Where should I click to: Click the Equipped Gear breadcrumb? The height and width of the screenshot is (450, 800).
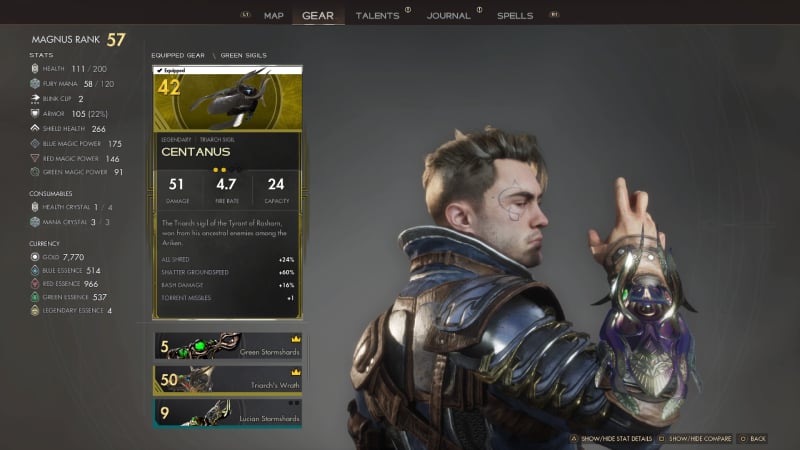178,55
